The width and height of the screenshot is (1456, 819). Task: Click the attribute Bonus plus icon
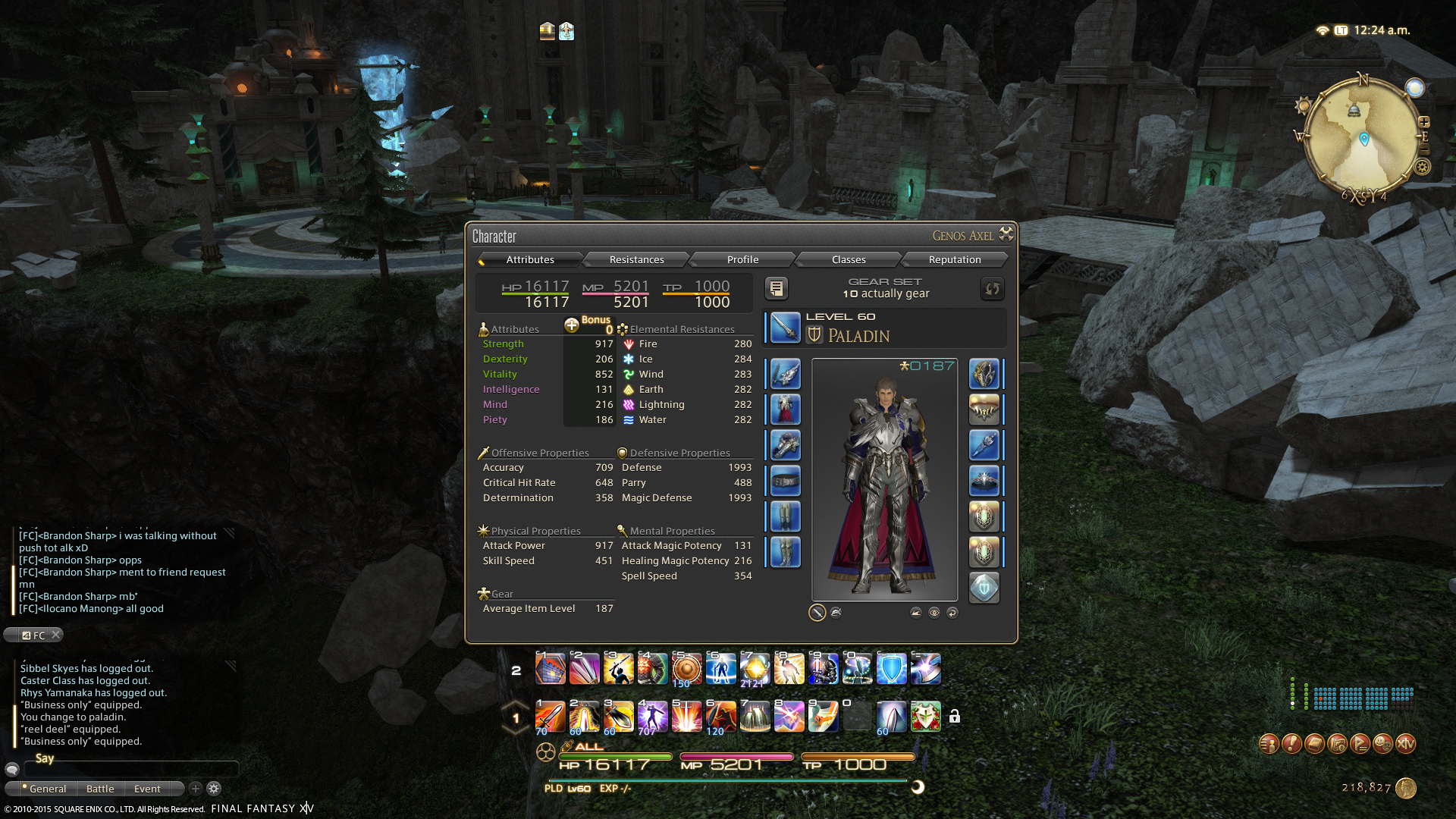(x=572, y=325)
